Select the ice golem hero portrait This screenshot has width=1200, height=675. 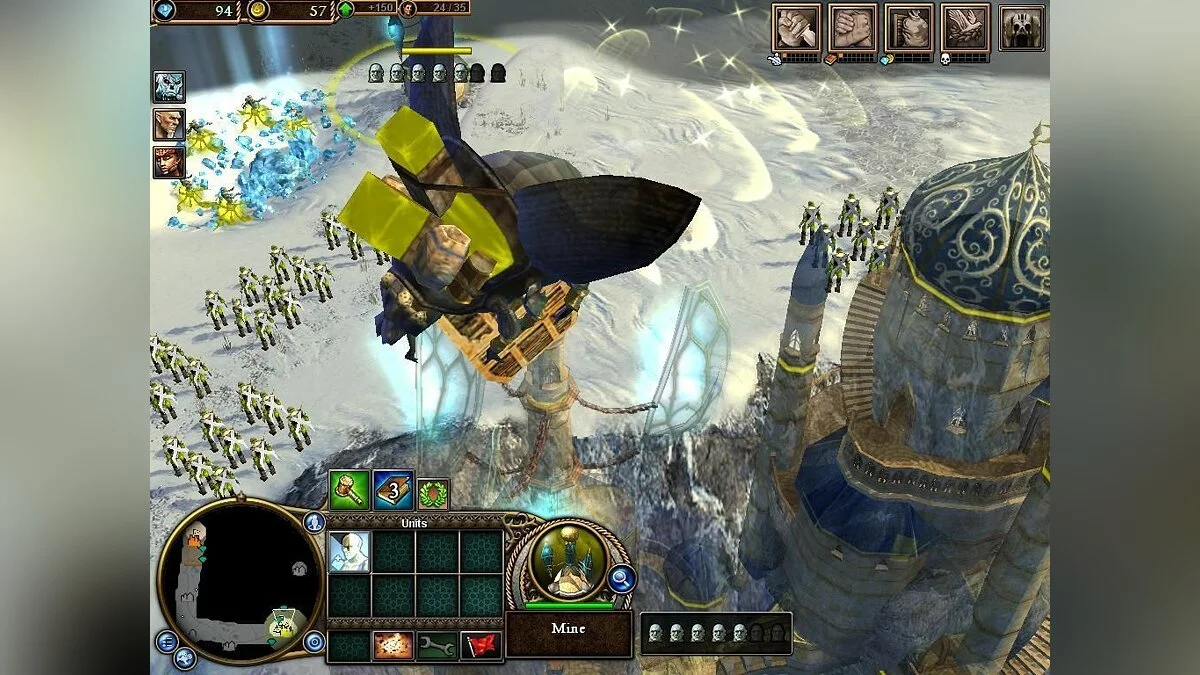pos(168,87)
